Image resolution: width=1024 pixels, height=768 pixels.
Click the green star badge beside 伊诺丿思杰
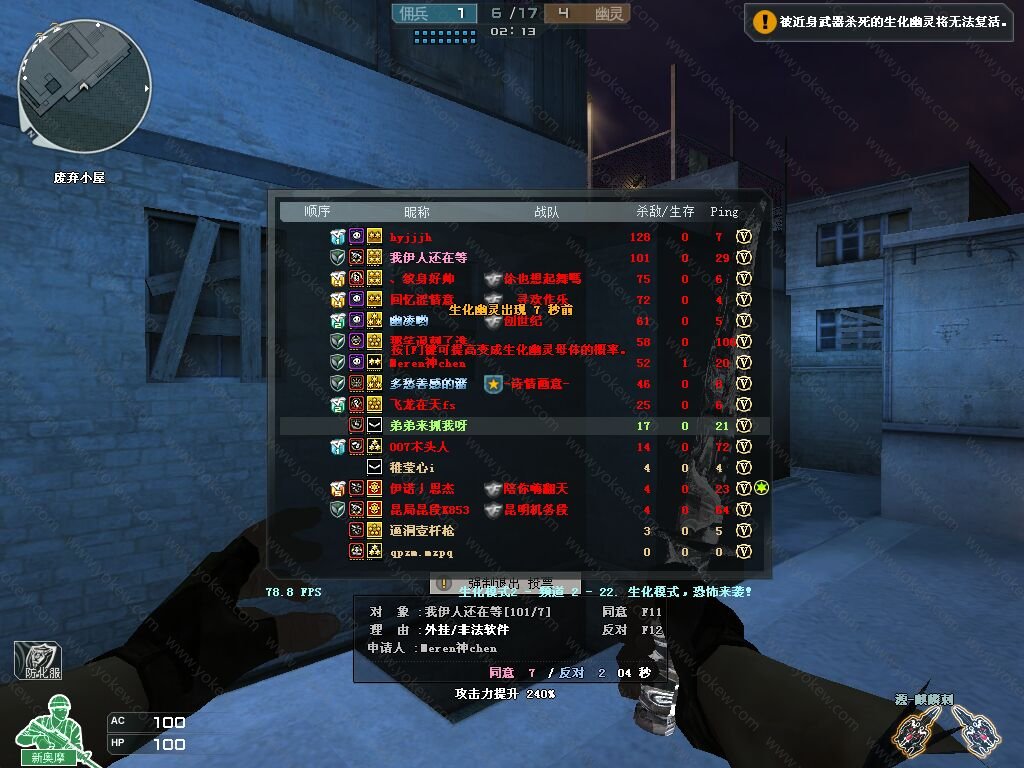tap(761, 488)
